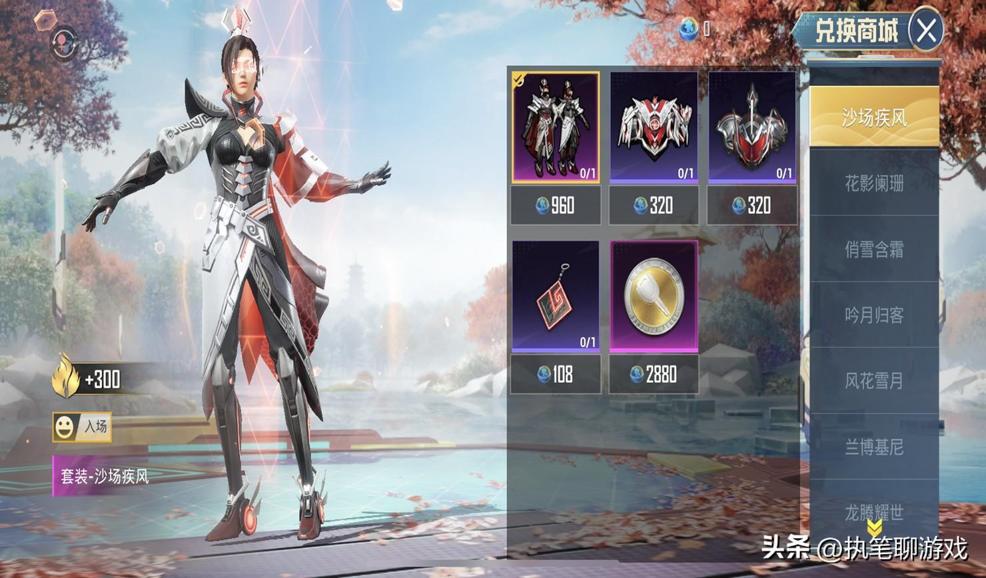Click the yellow down arrow under tabs
Viewport: 986px width, 578px height.
[873, 528]
